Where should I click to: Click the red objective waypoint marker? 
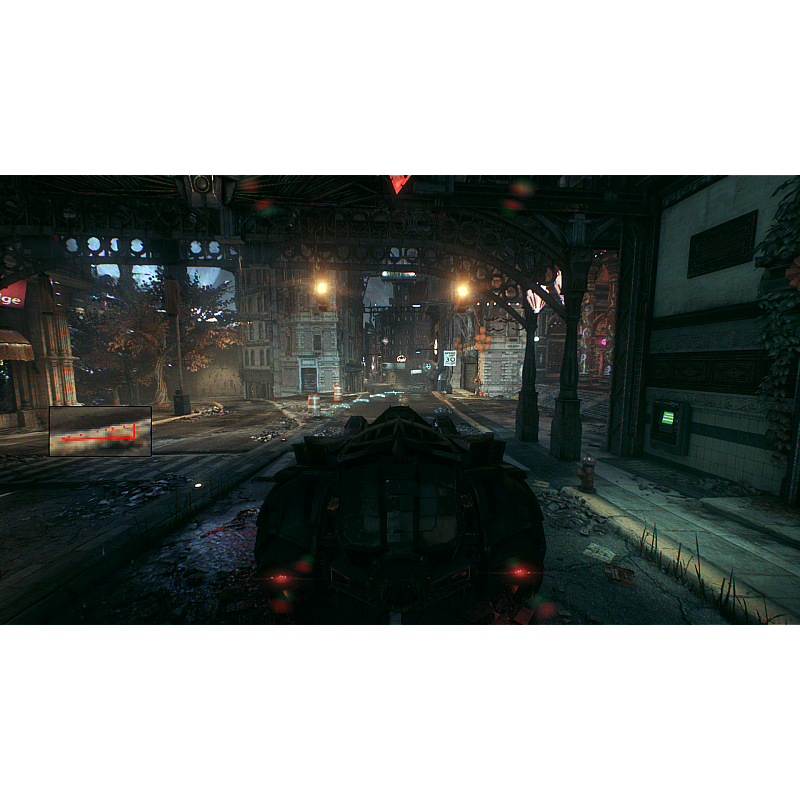click(399, 183)
